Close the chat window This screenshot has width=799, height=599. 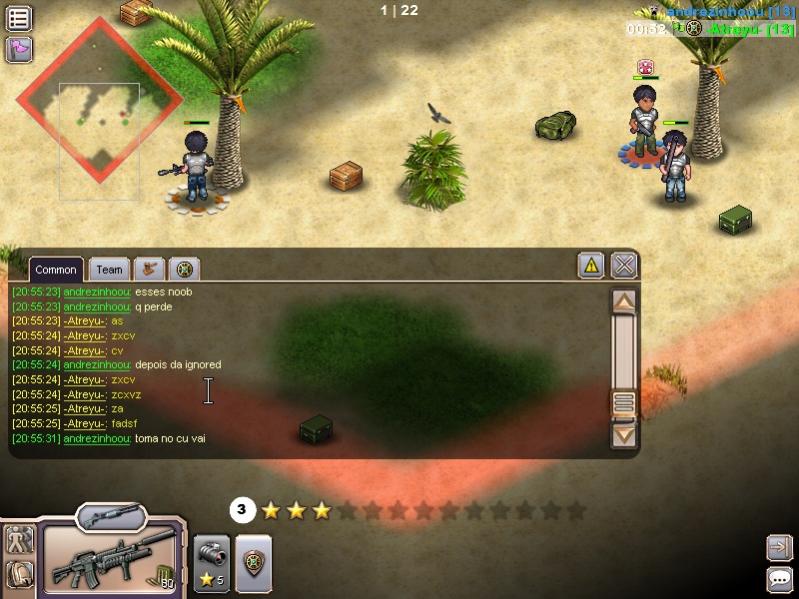(623, 265)
